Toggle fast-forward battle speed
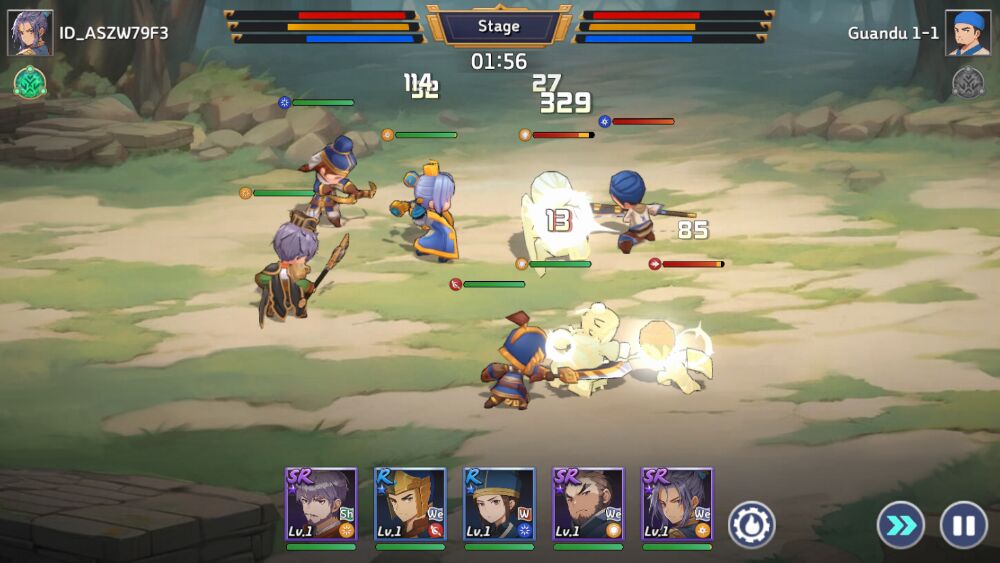The width and height of the screenshot is (1000, 563). (x=900, y=525)
